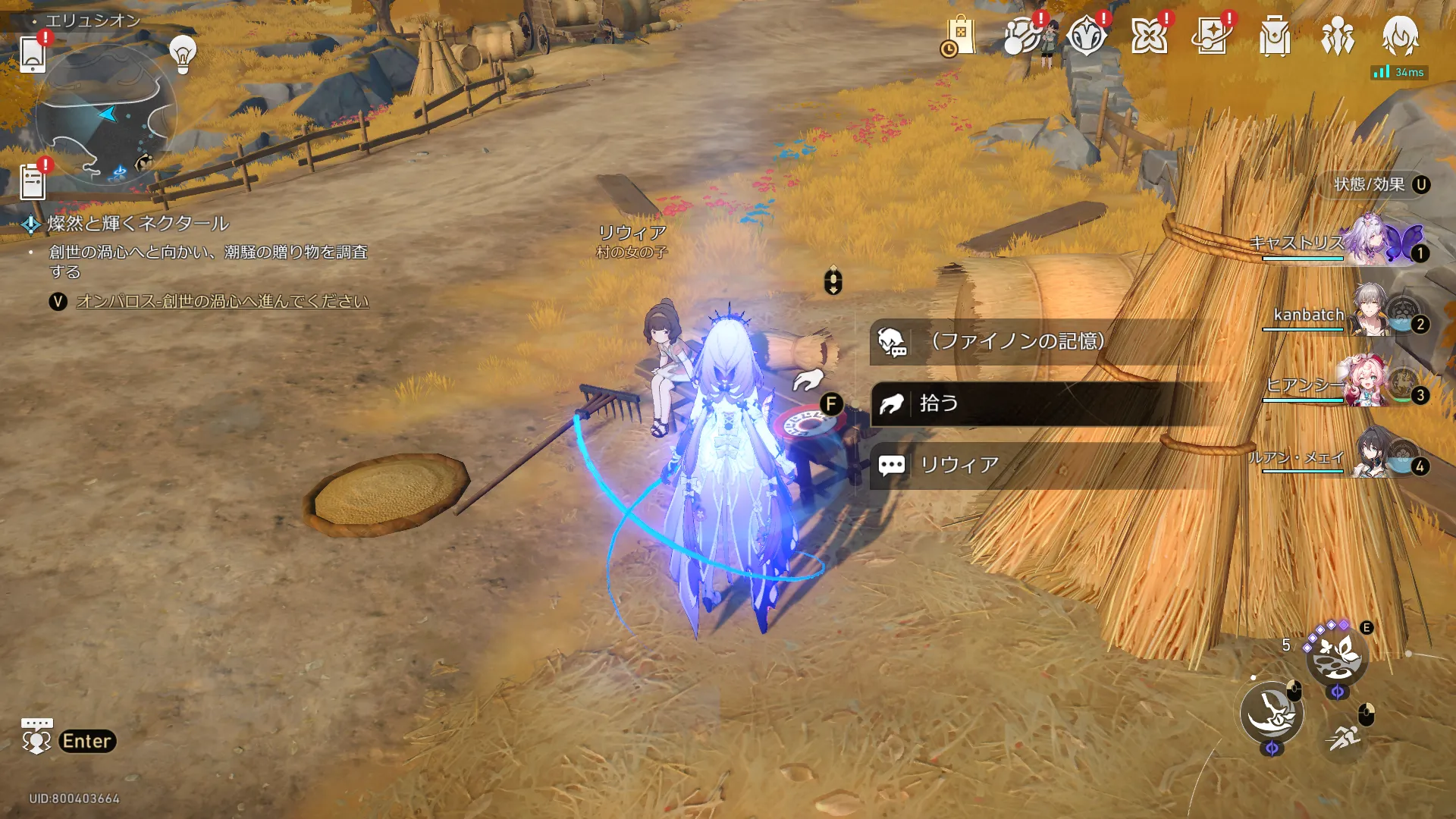Open the circular minimap
The height and width of the screenshot is (819, 1456).
pyautogui.click(x=105, y=115)
